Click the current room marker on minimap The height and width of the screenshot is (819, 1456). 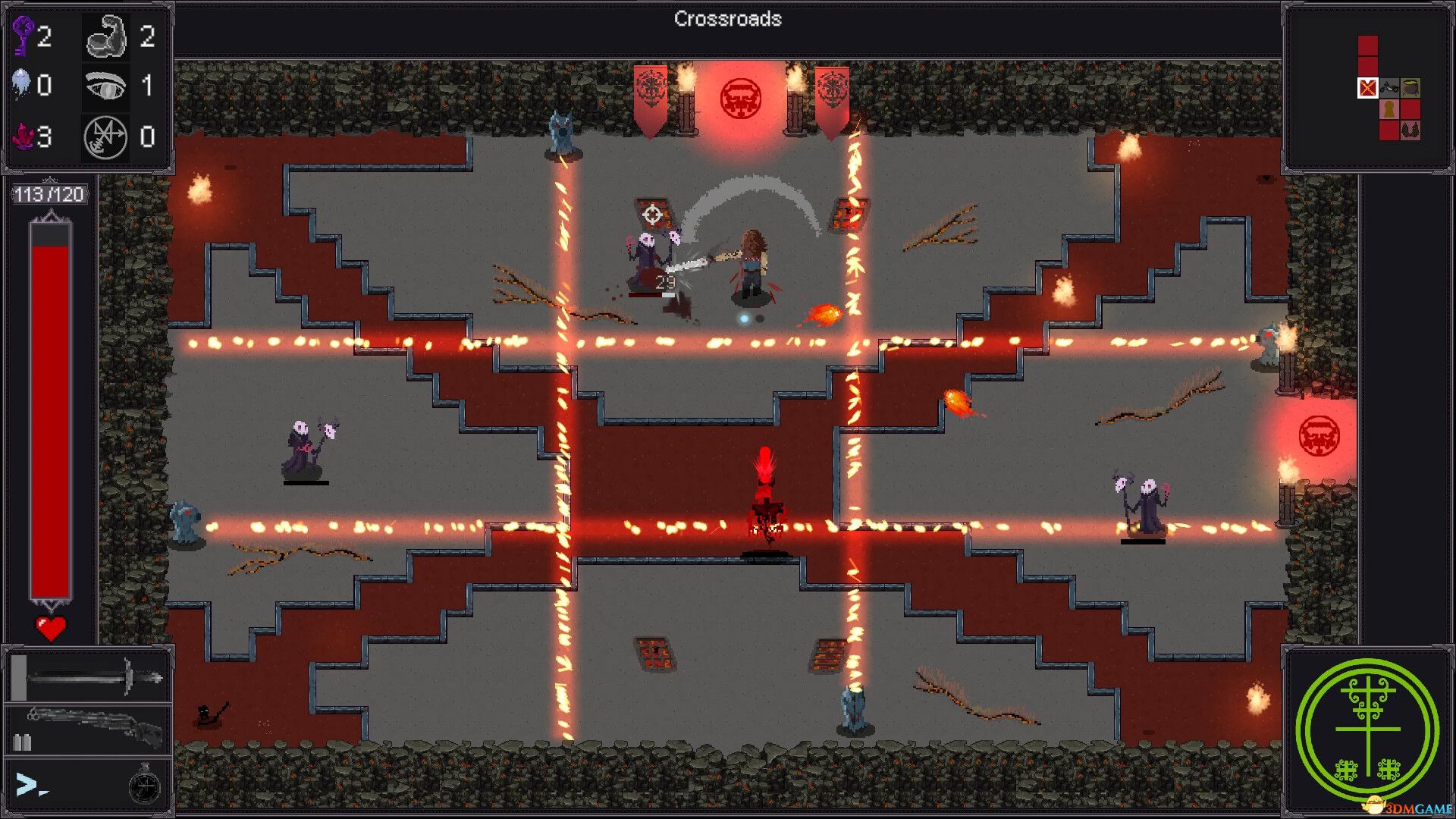coord(1367,88)
